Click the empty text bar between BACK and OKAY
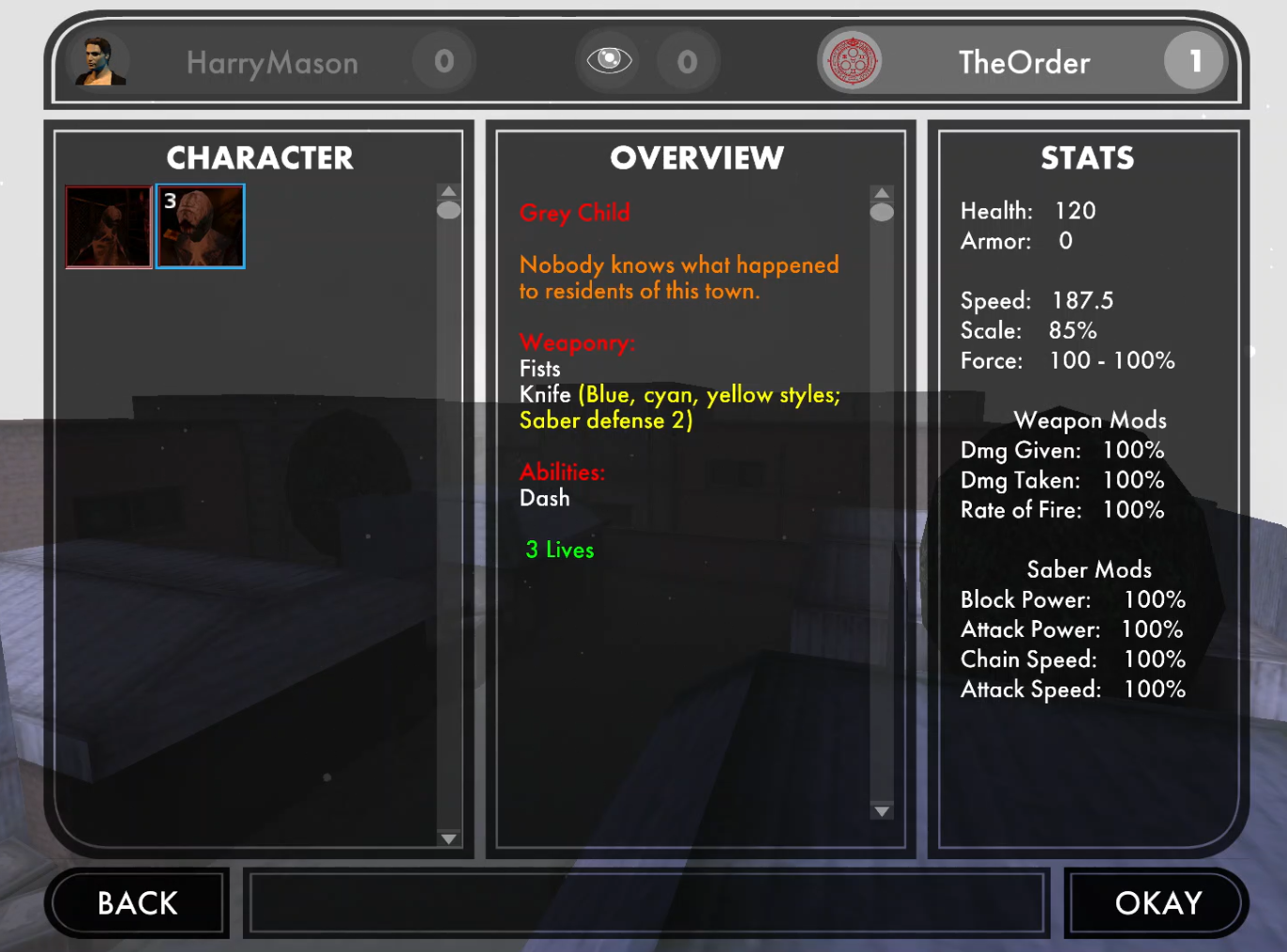The image size is (1287, 952). tap(646, 902)
